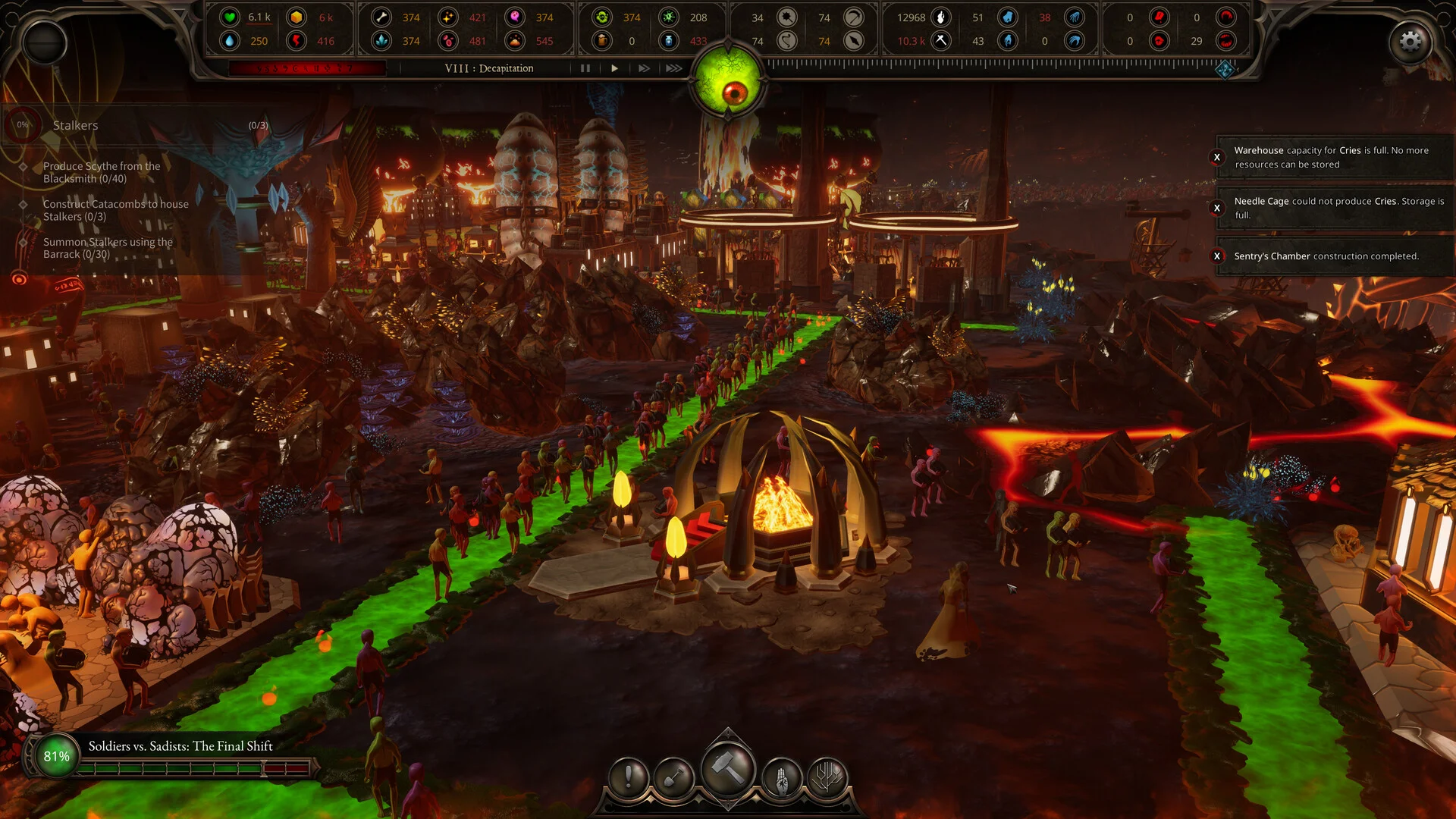
Task: Click the dark round orb button
Action: click(x=45, y=42)
